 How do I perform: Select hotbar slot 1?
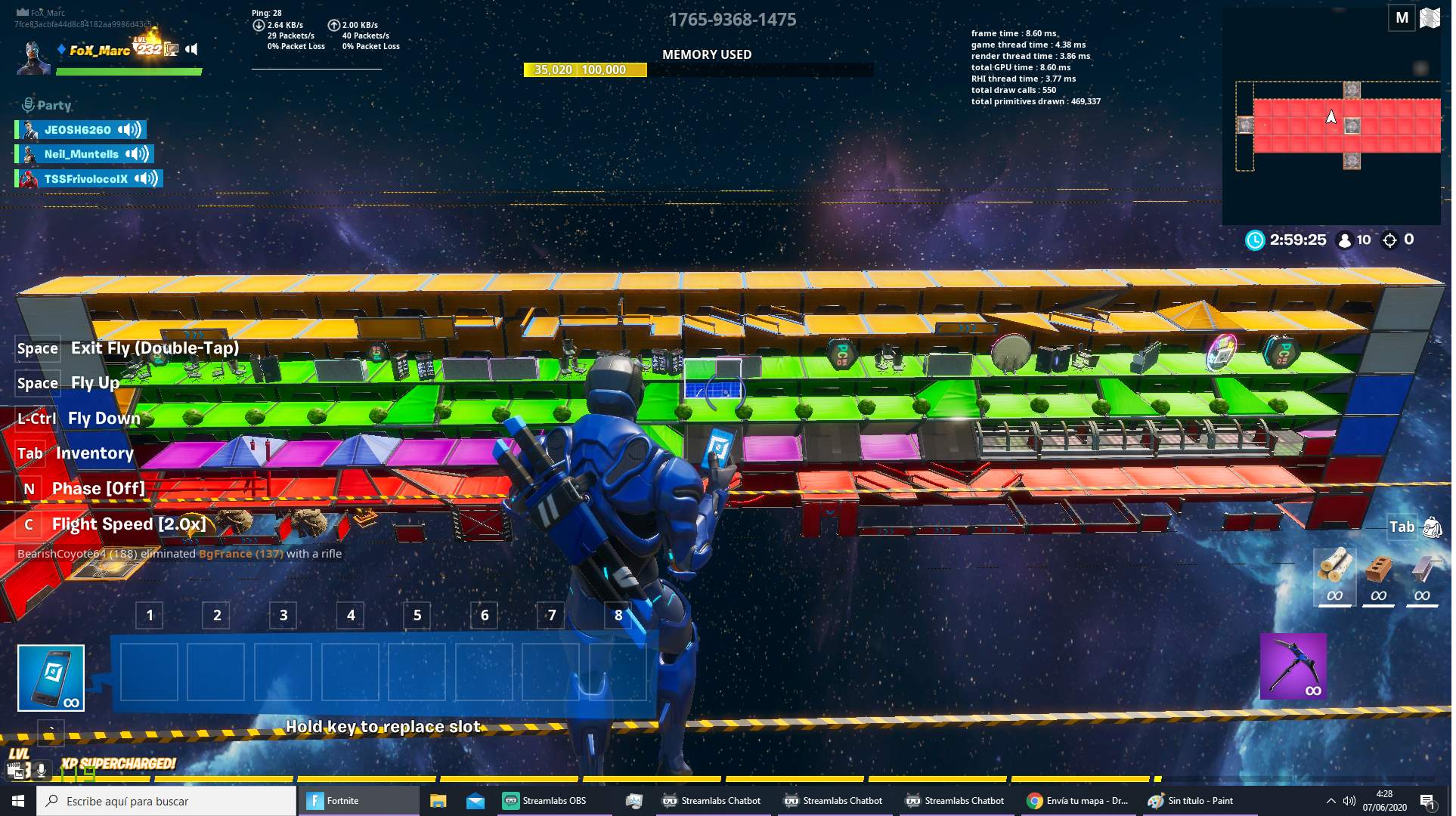tap(149, 670)
